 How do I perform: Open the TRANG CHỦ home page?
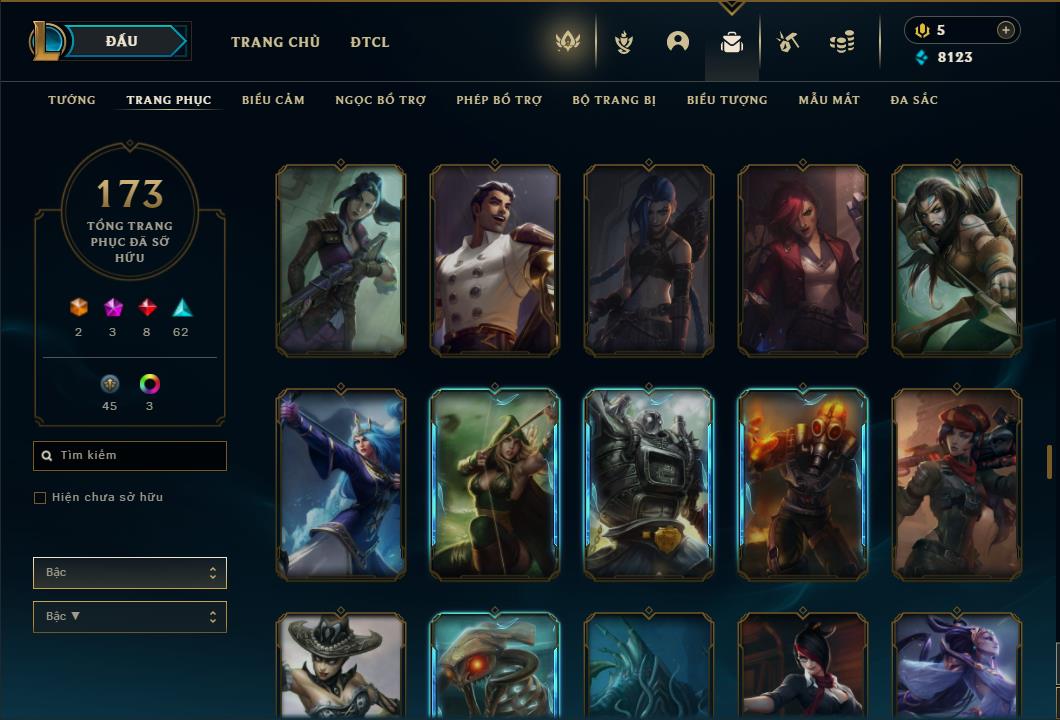point(275,42)
